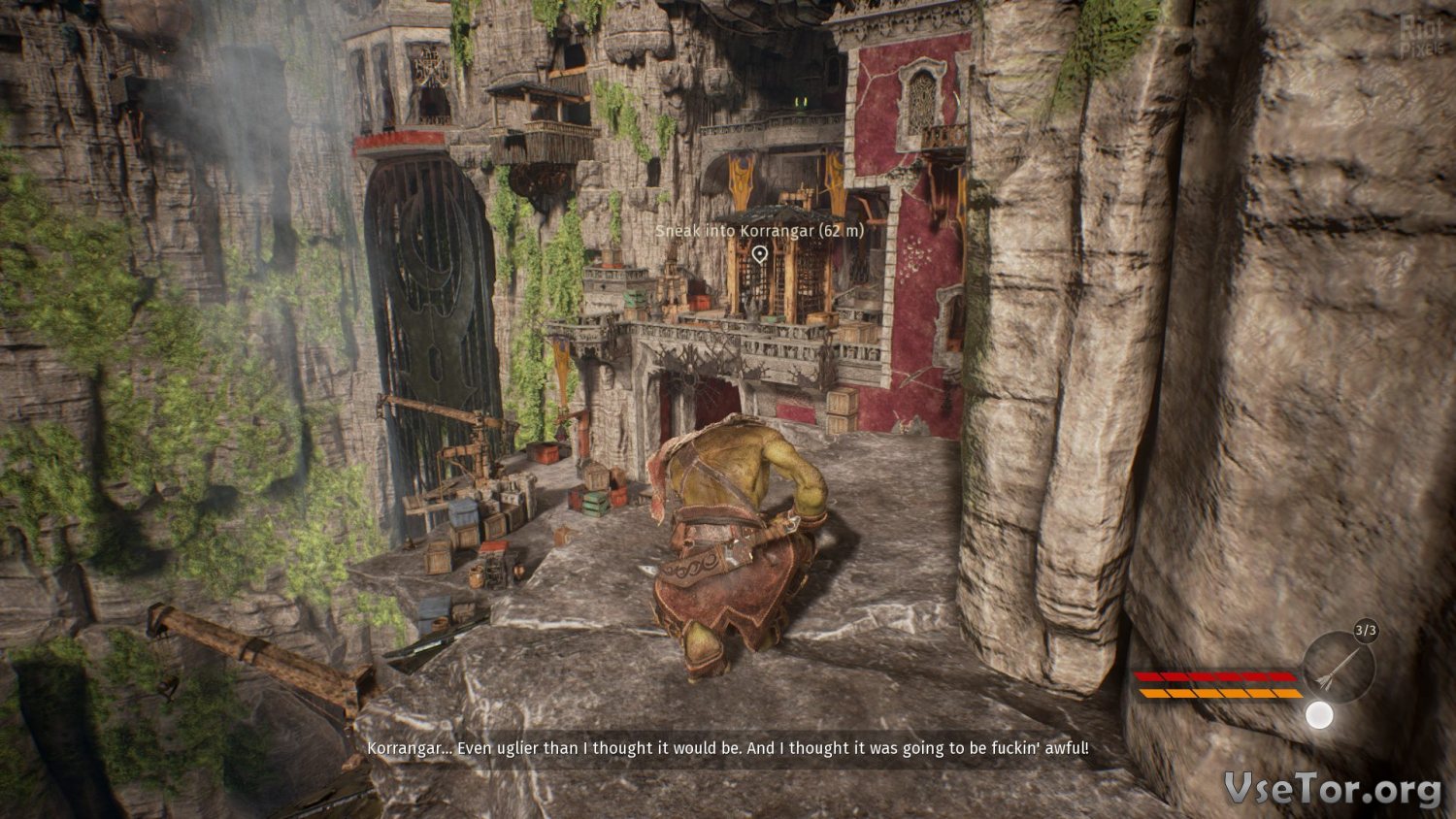Click the white orb indicator beside the bars
Viewport: 1456px width, 819px height.
pos(1319,715)
